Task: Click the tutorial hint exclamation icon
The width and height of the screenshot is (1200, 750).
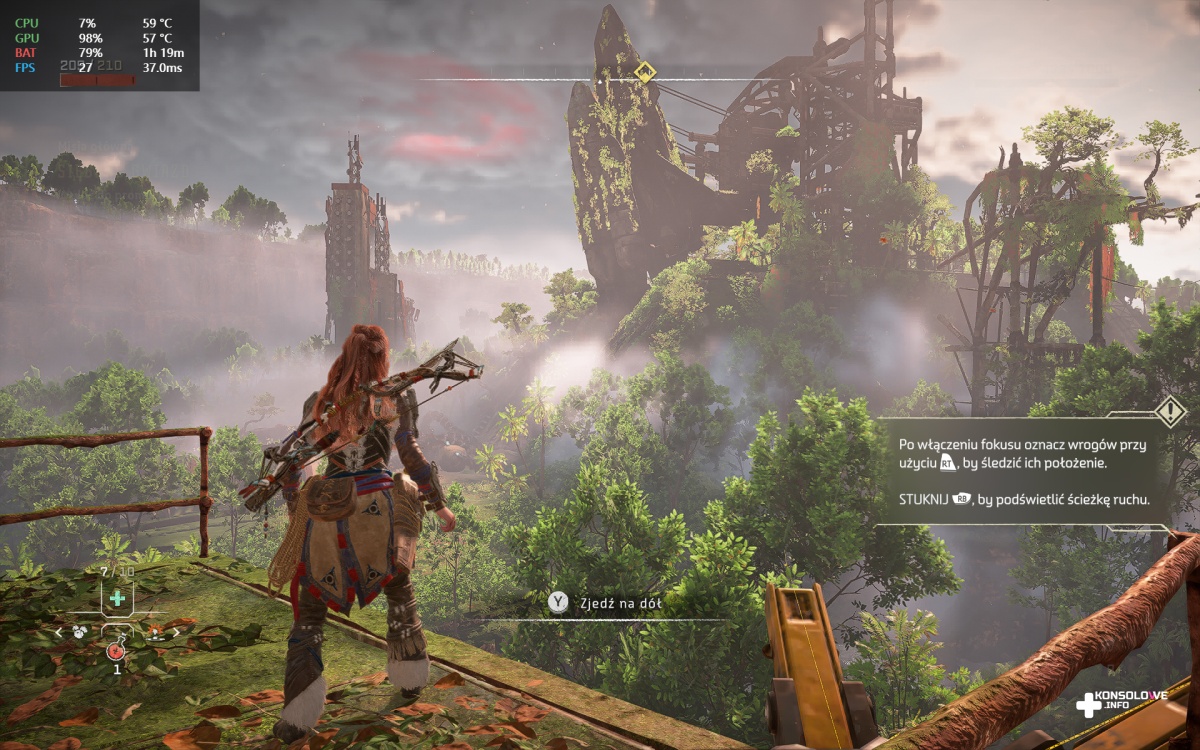Action: [x=1169, y=411]
